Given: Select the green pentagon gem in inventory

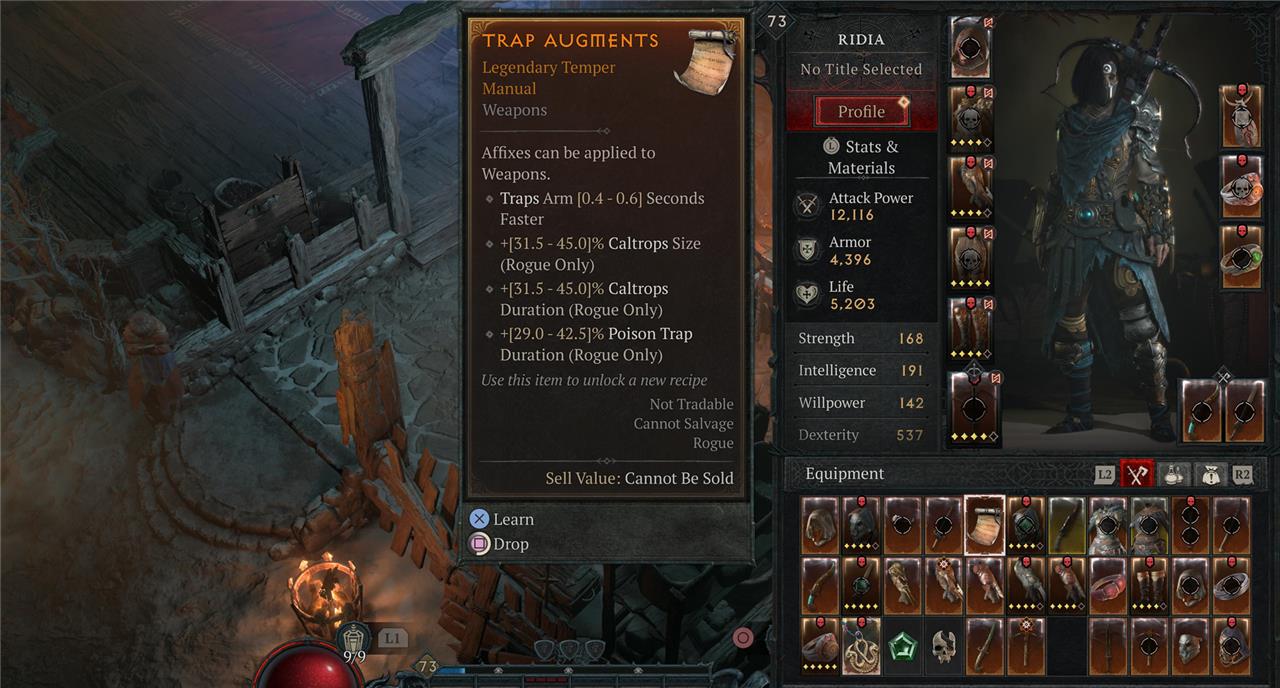Looking at the screenshot, I should pyautogui.click(x=902, y=646).
